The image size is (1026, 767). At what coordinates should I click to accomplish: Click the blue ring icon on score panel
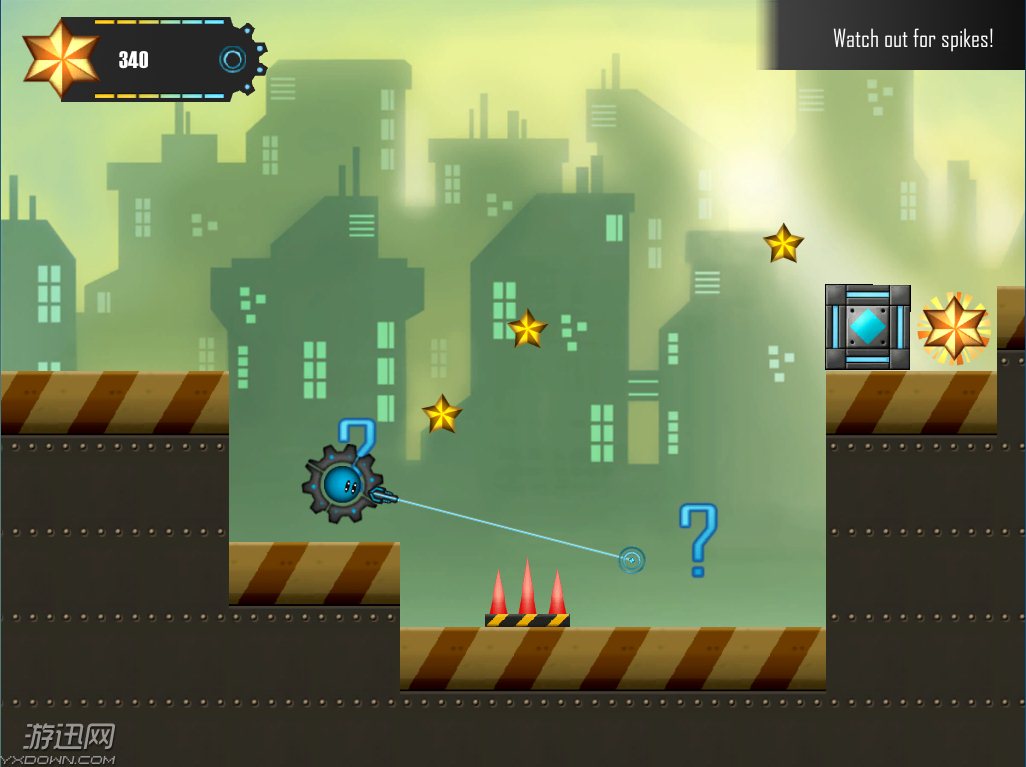(x=233, y=60)
